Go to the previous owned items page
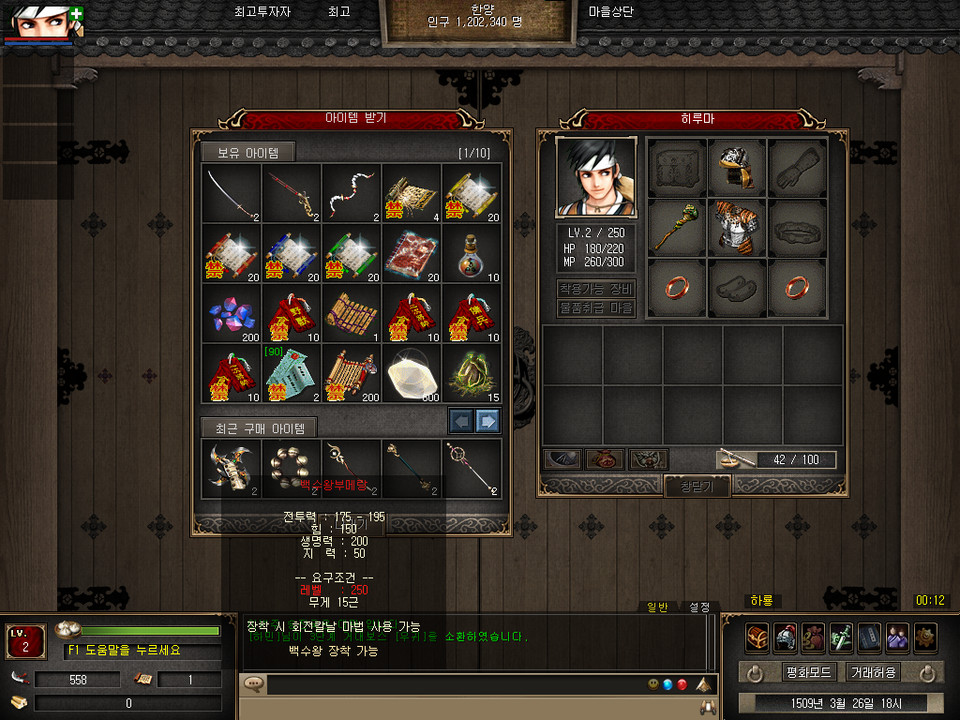 point(461,421)
